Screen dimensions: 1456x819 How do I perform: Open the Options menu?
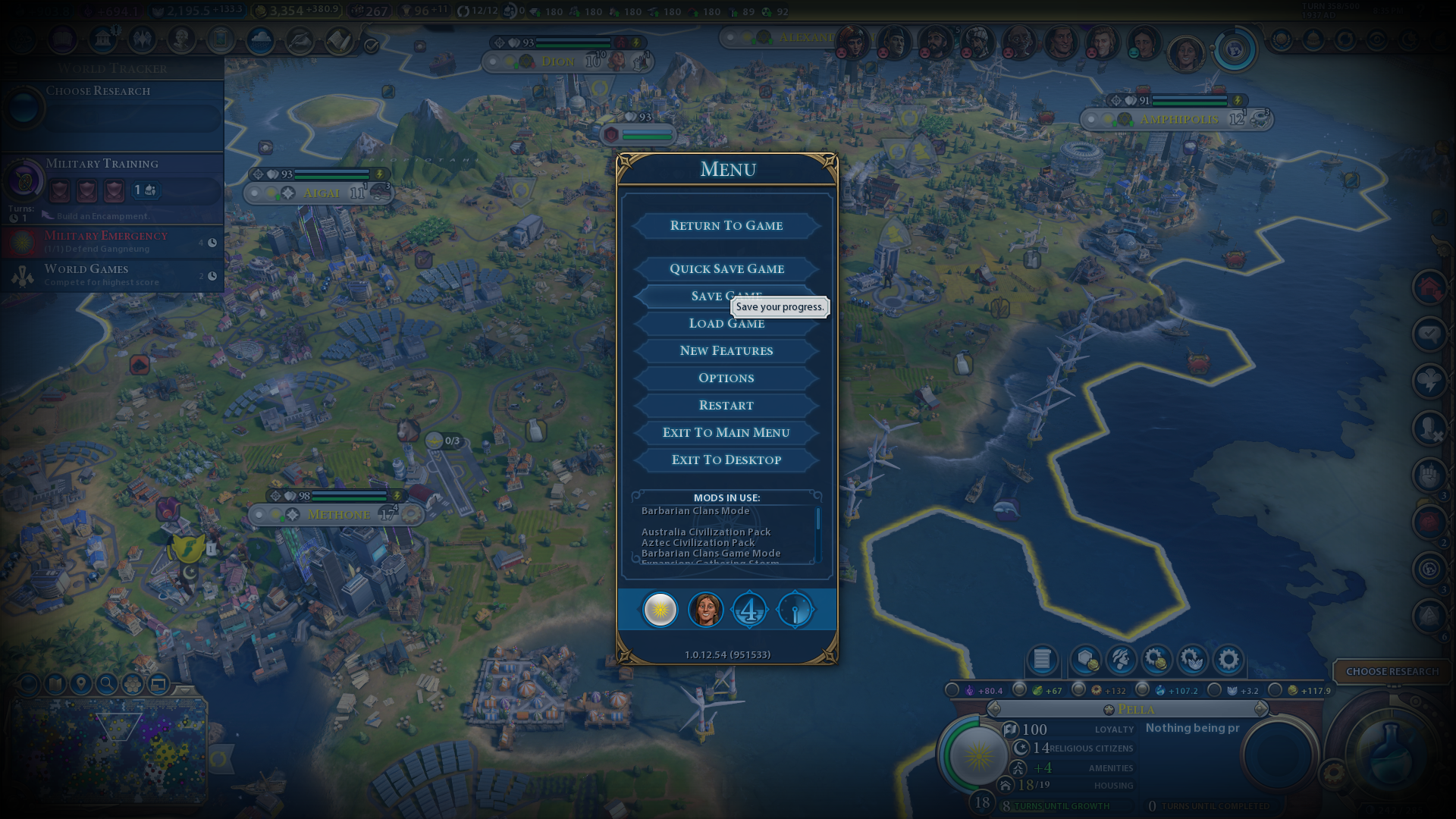point(726,378)
